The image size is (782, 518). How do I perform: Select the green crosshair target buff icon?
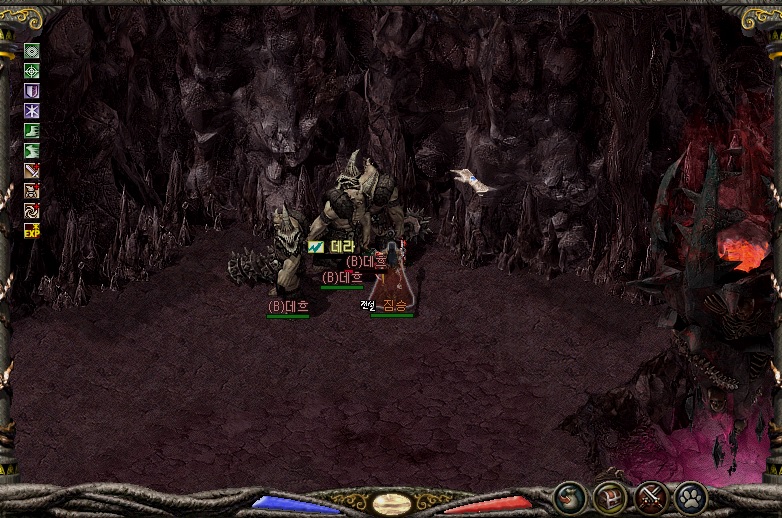32,71
